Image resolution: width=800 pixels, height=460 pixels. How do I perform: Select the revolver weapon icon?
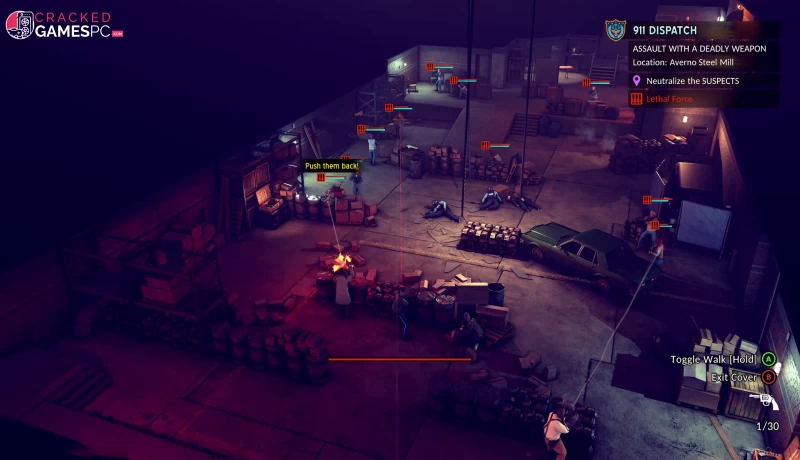767,400
